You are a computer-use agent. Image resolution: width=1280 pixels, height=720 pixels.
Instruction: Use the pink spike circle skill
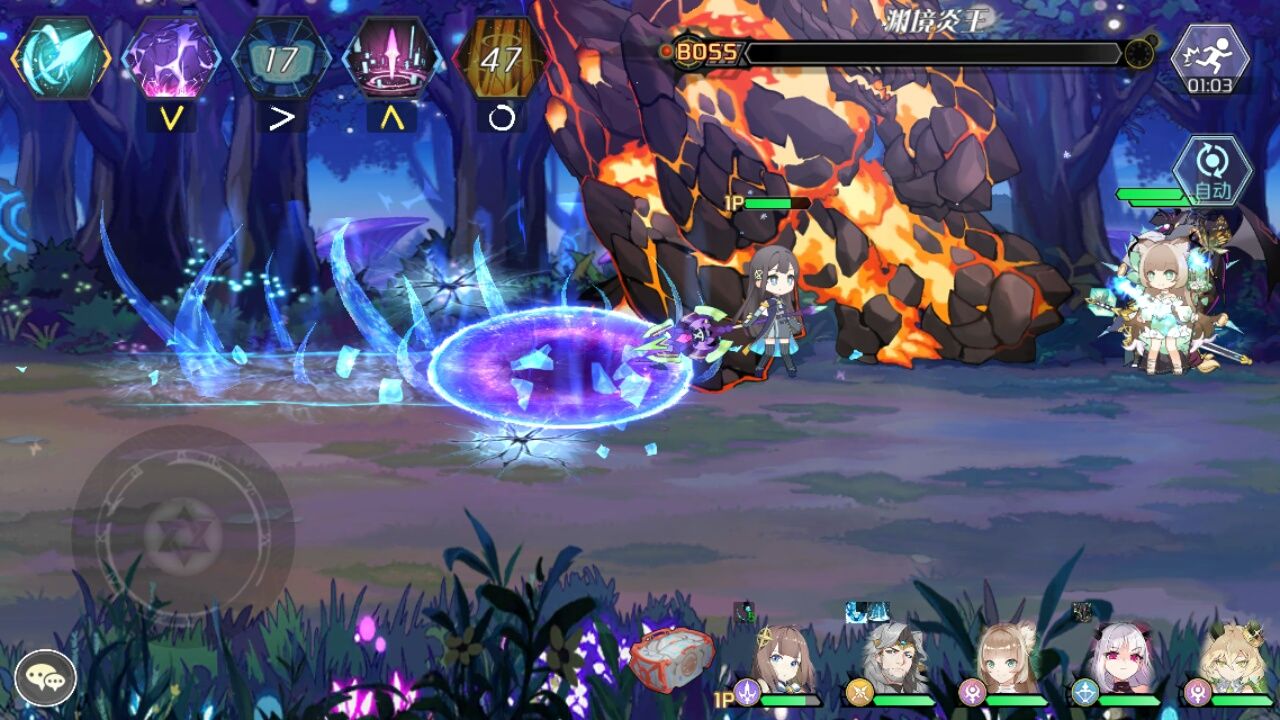click(391, 58)
